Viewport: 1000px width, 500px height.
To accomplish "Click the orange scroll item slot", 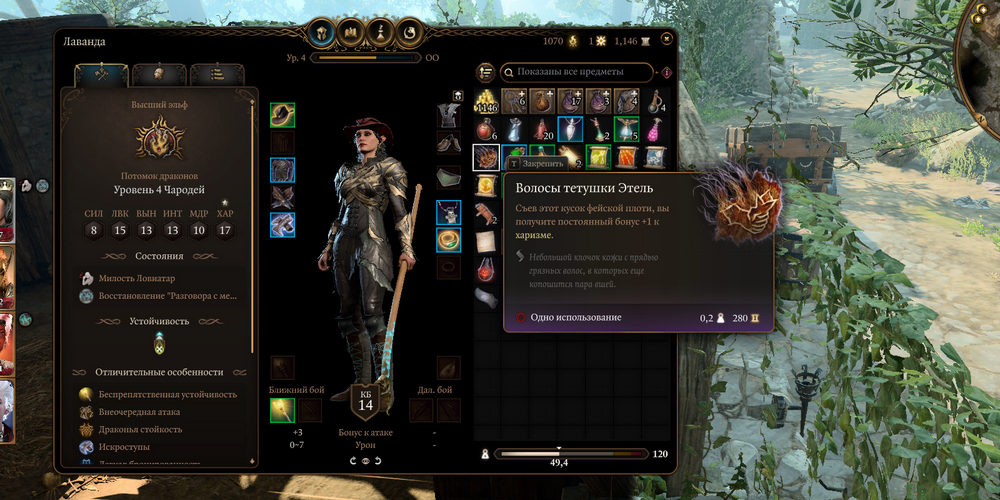I will point(627,157).
